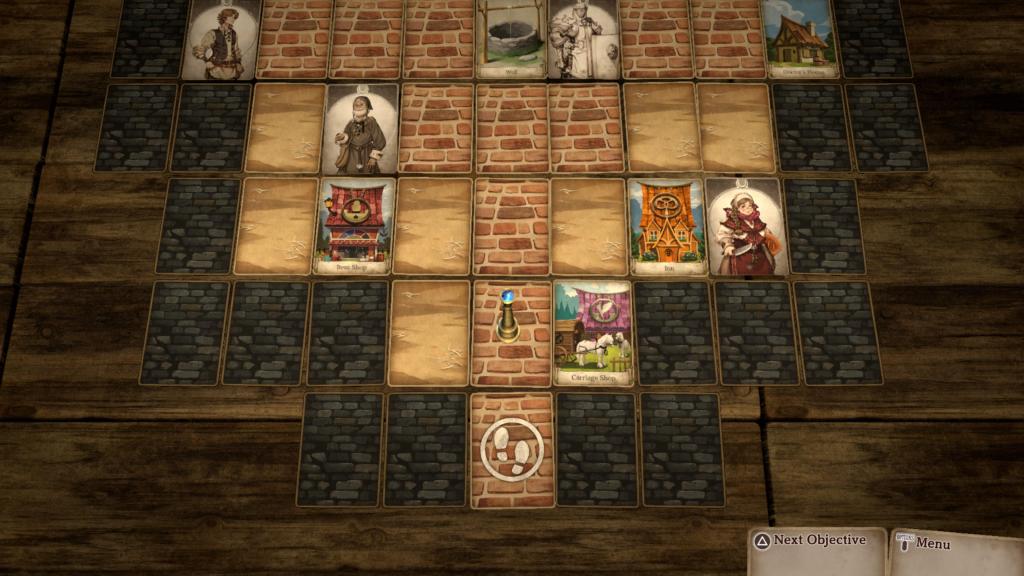The width and height of the screenshot is (1024, 576).
Task: Pick the Well card
Action: [x=511, y=38]
